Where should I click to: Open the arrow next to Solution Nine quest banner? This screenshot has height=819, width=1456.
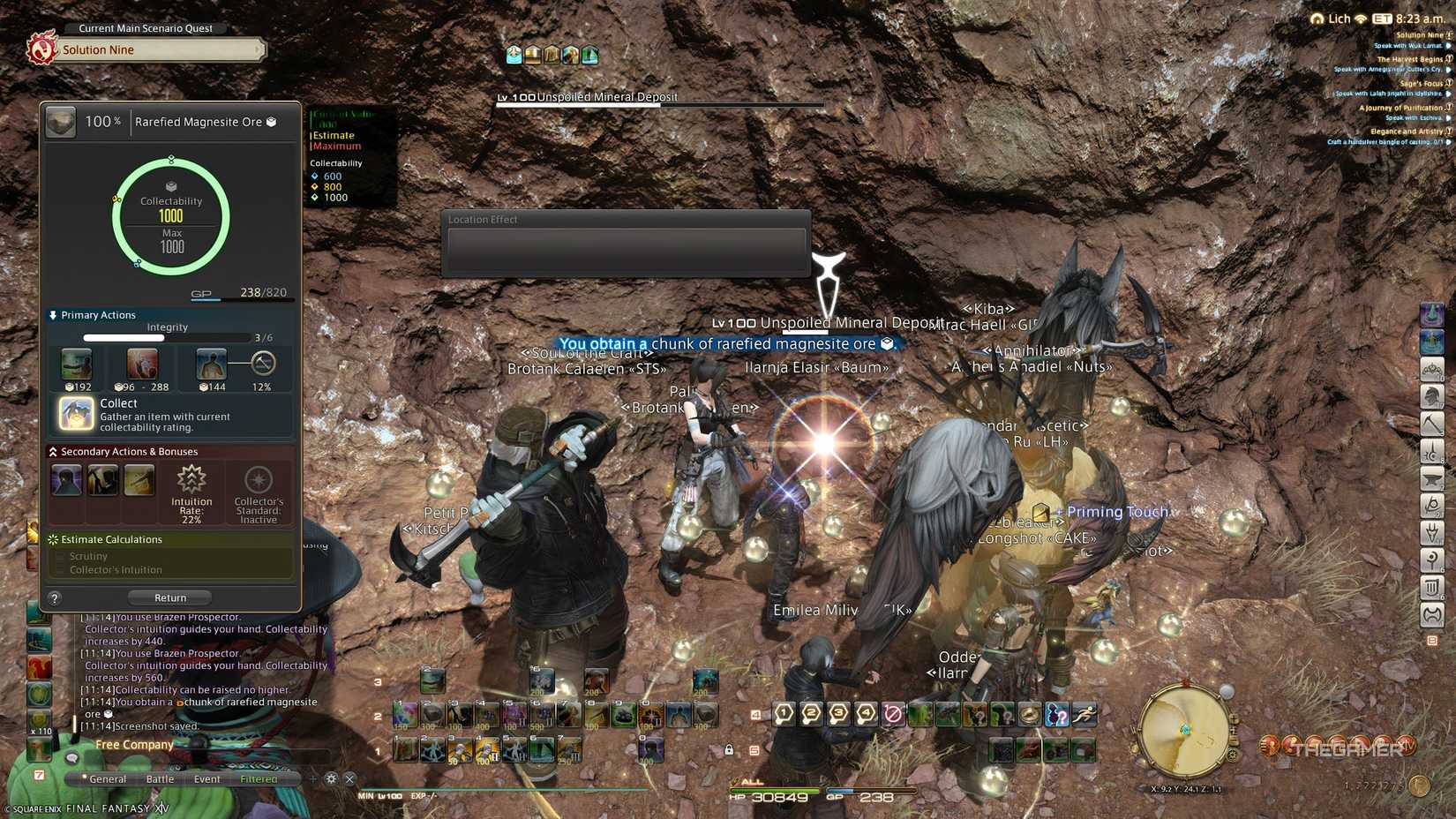(x=259, y=49)
